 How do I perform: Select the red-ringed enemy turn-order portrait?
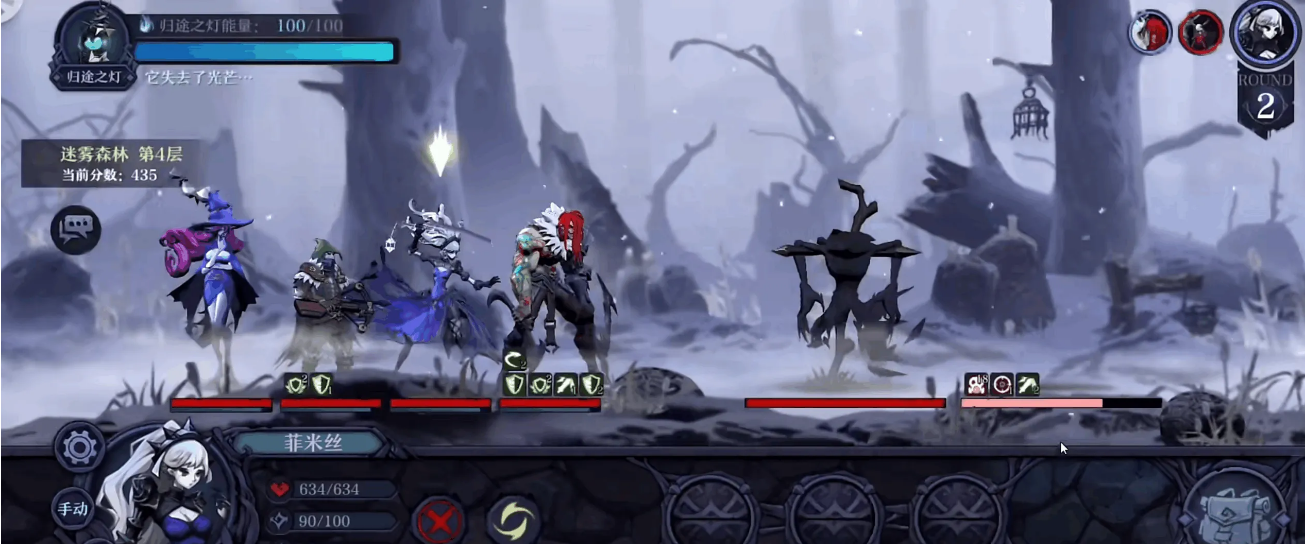click(1200, 33)
